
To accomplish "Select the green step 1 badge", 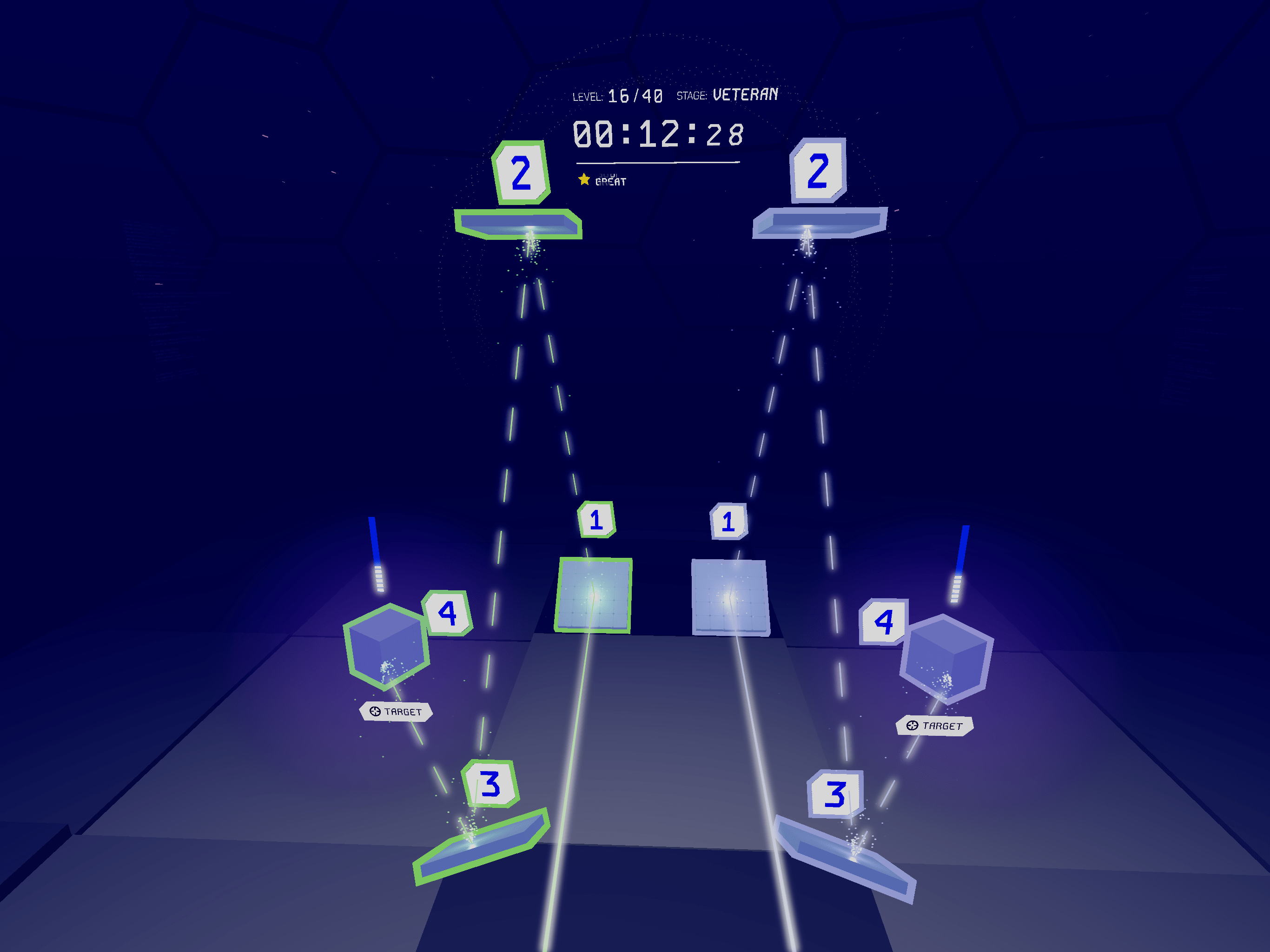I will point(596,520).
